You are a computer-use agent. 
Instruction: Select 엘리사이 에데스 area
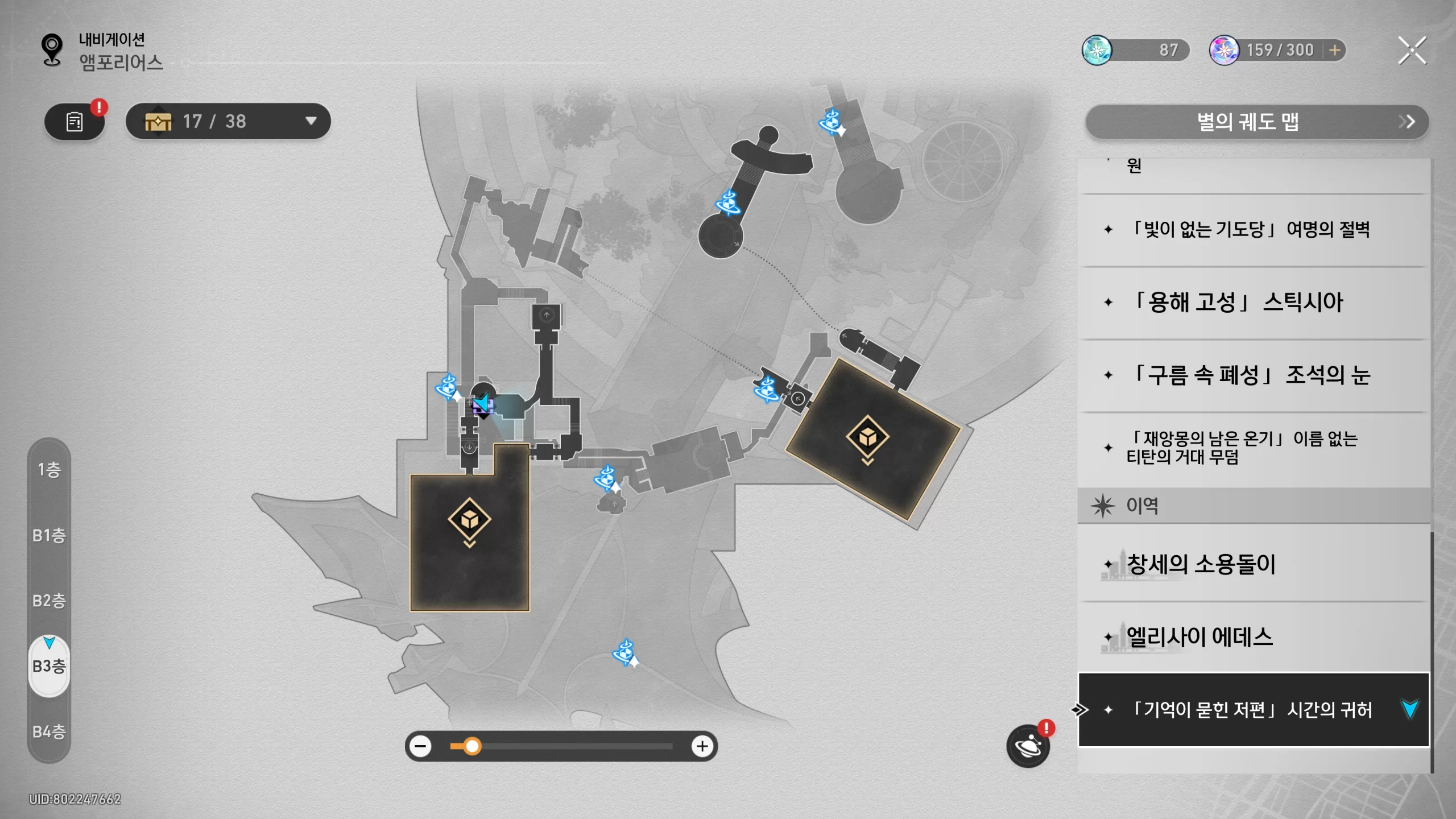coord(1251,637)
